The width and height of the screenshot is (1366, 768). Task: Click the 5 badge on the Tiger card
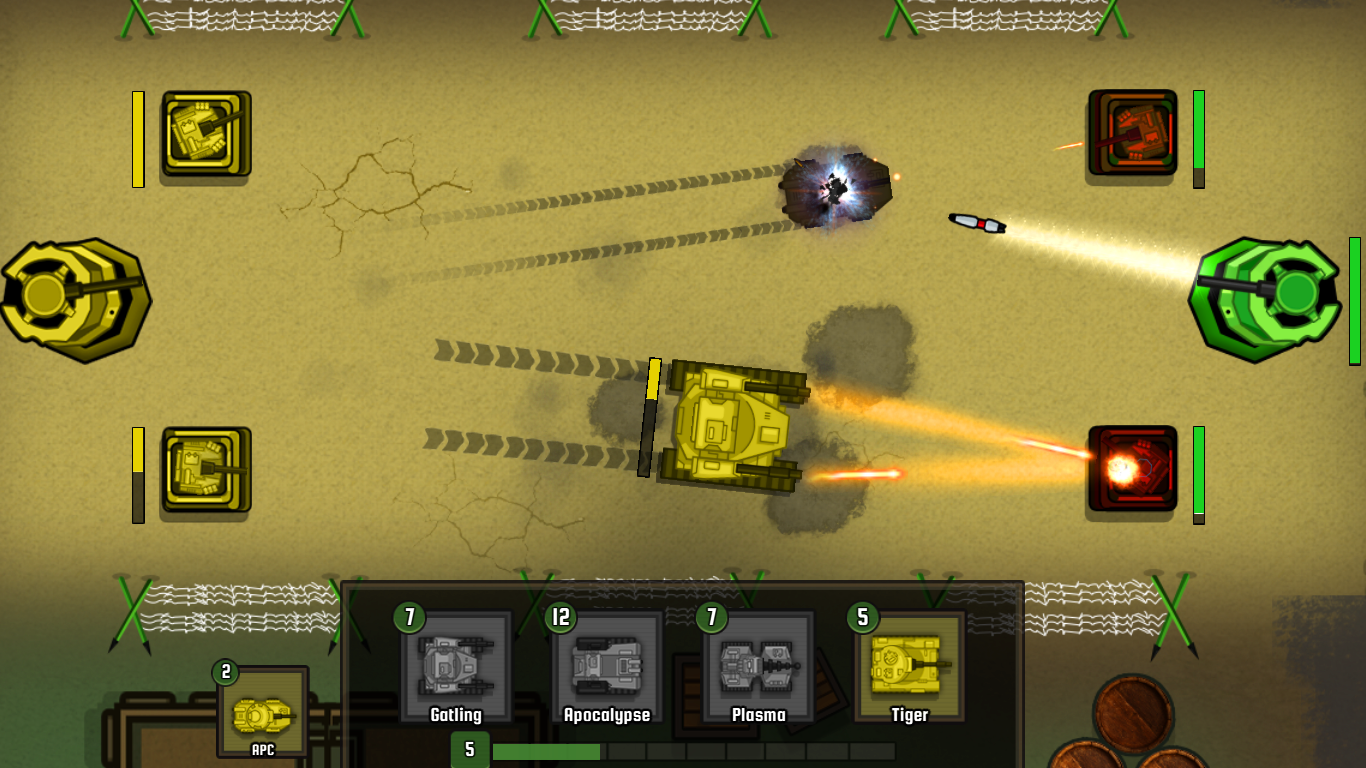click(861, 617)
